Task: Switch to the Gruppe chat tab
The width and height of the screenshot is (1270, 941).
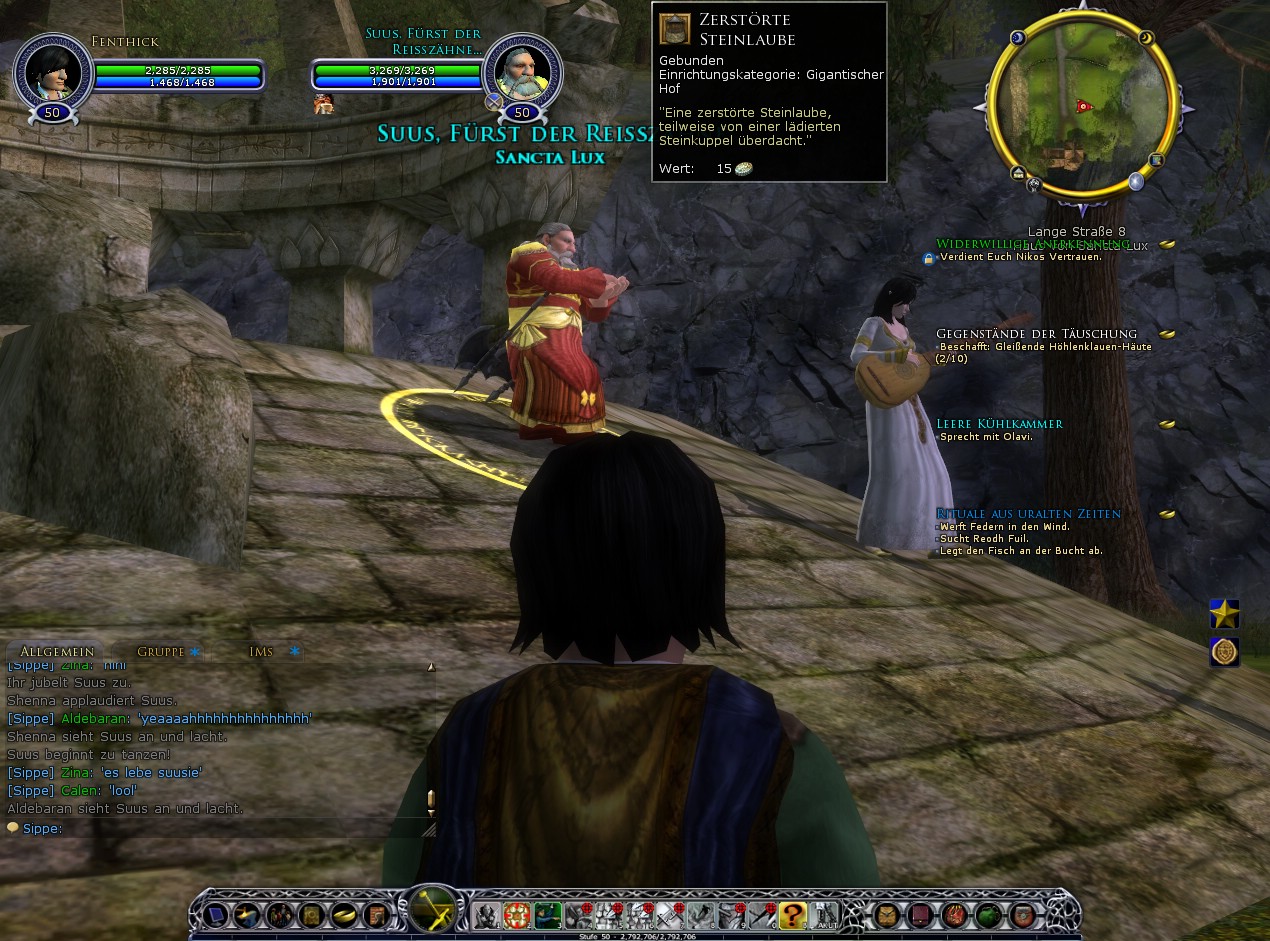Action: [x=160, y=651]
